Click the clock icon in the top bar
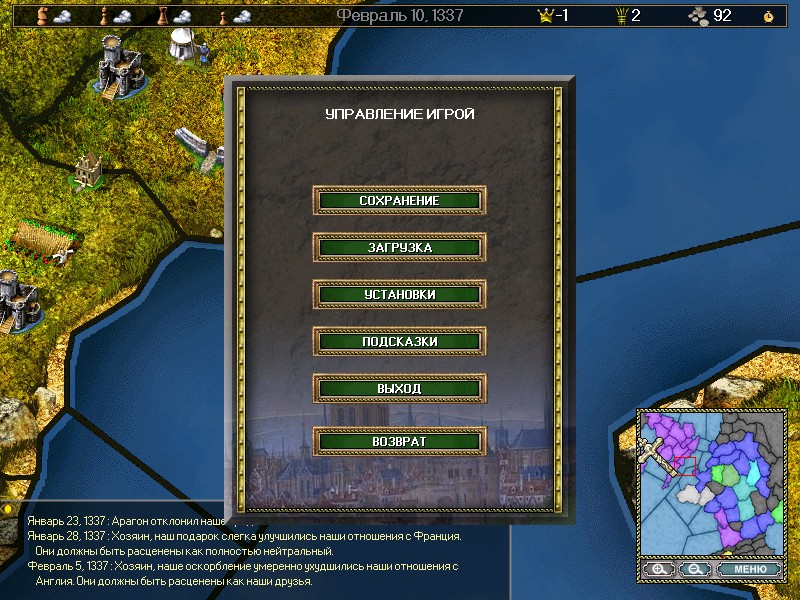800x600 pixels. click(x=767, y=16)
